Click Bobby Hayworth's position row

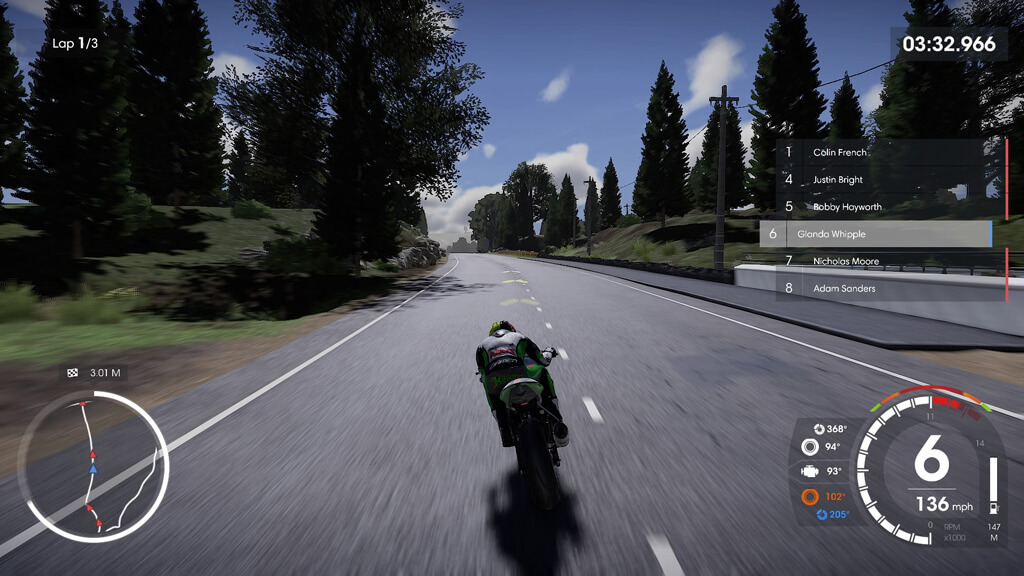(880, 207)
